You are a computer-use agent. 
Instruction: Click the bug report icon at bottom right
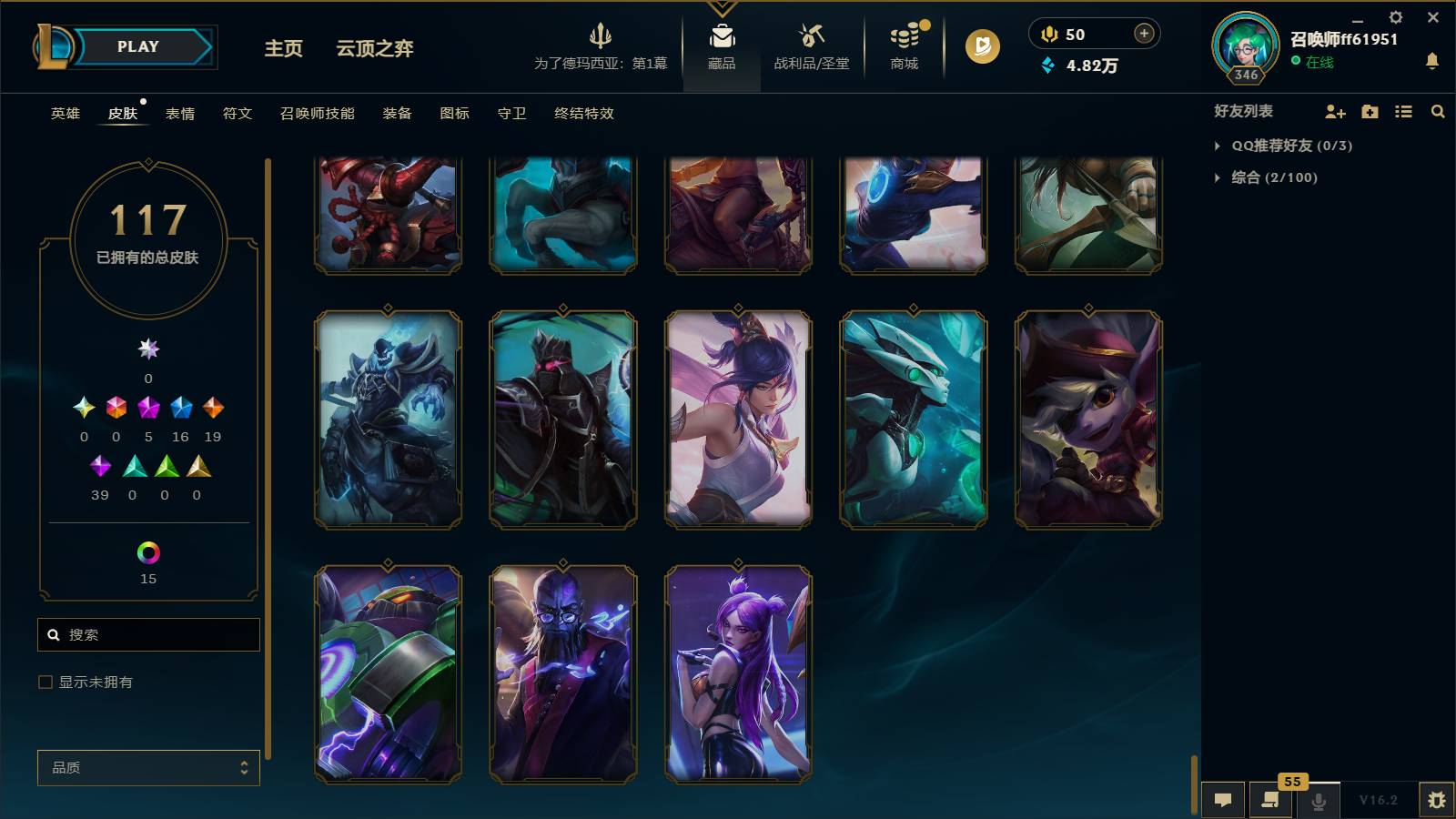(x=1440, y=800)
